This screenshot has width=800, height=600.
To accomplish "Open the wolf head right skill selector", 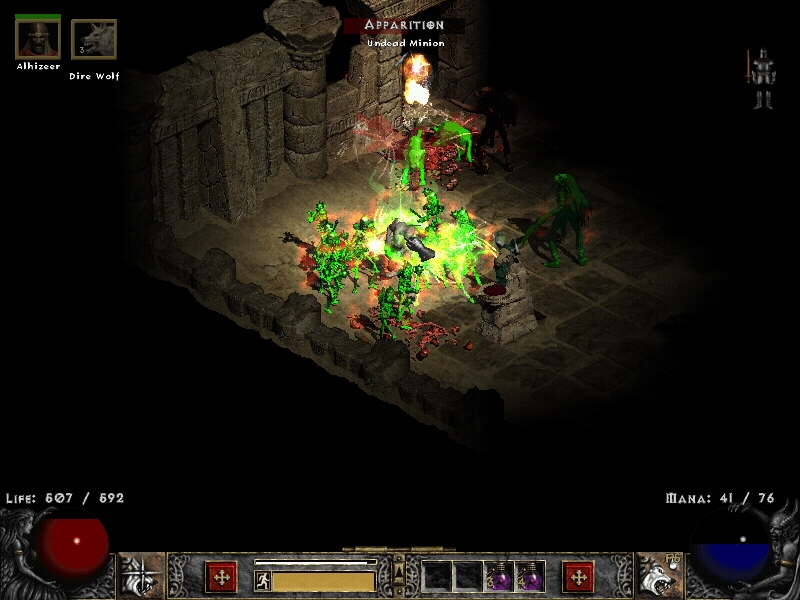I will (657, 577).
